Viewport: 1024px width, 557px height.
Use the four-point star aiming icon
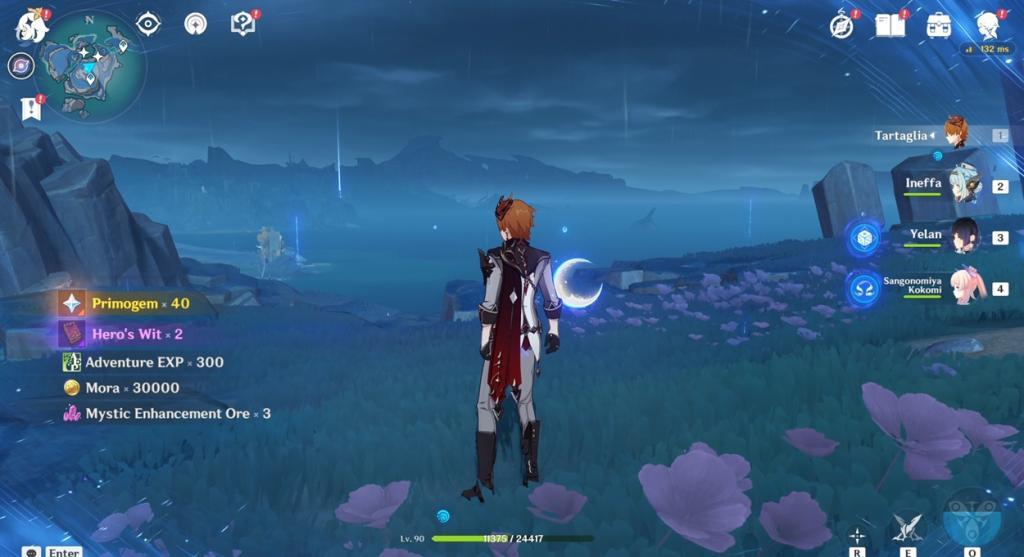point(857,534)
